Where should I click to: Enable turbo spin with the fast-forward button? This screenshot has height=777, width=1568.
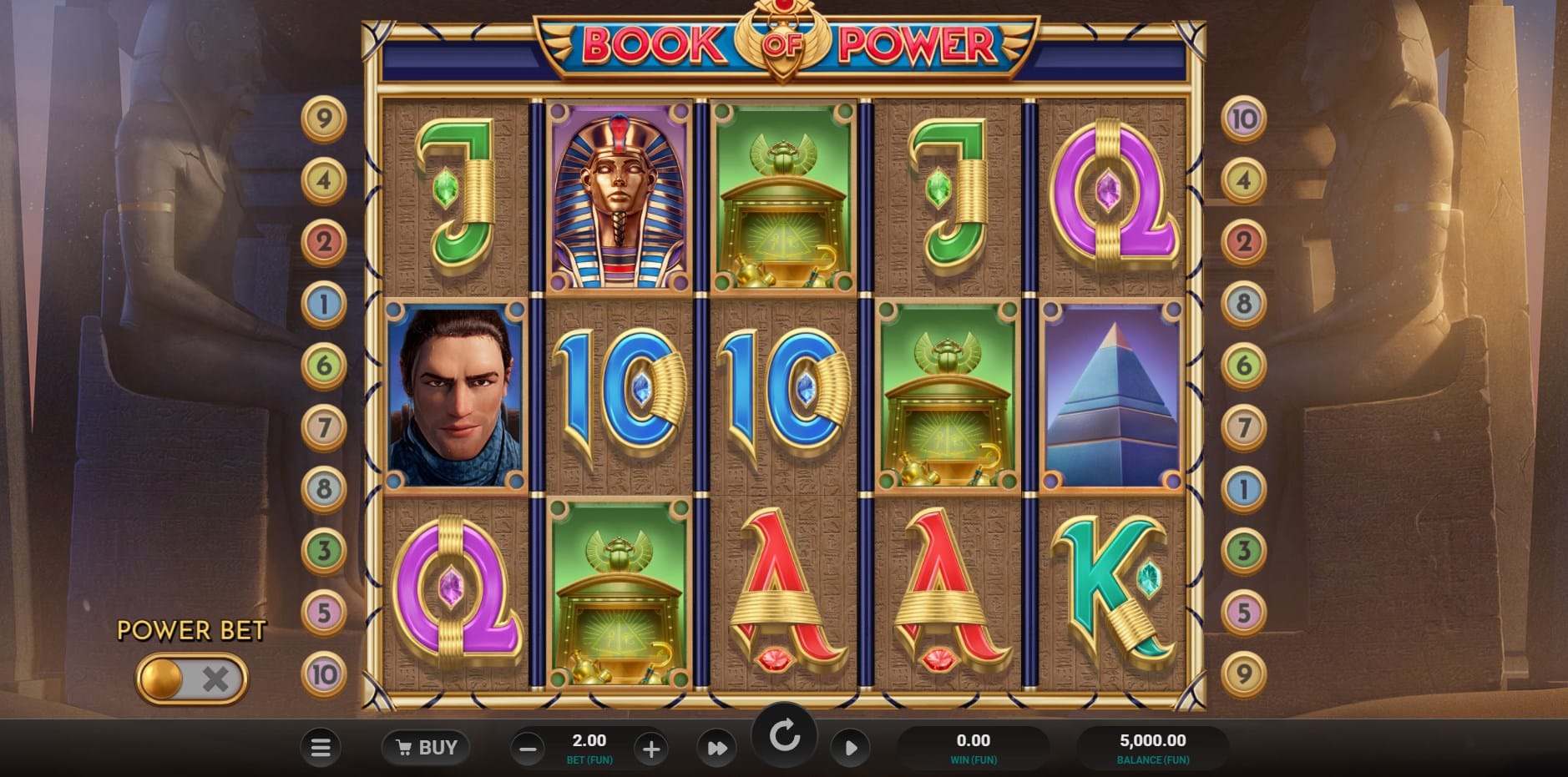[716, 749]
